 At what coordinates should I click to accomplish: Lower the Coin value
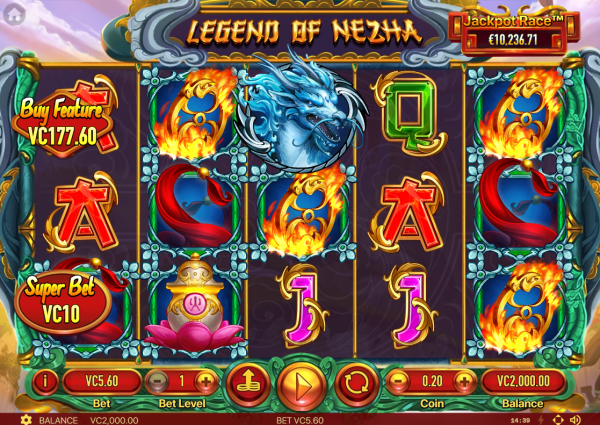(x=397, y=381)
